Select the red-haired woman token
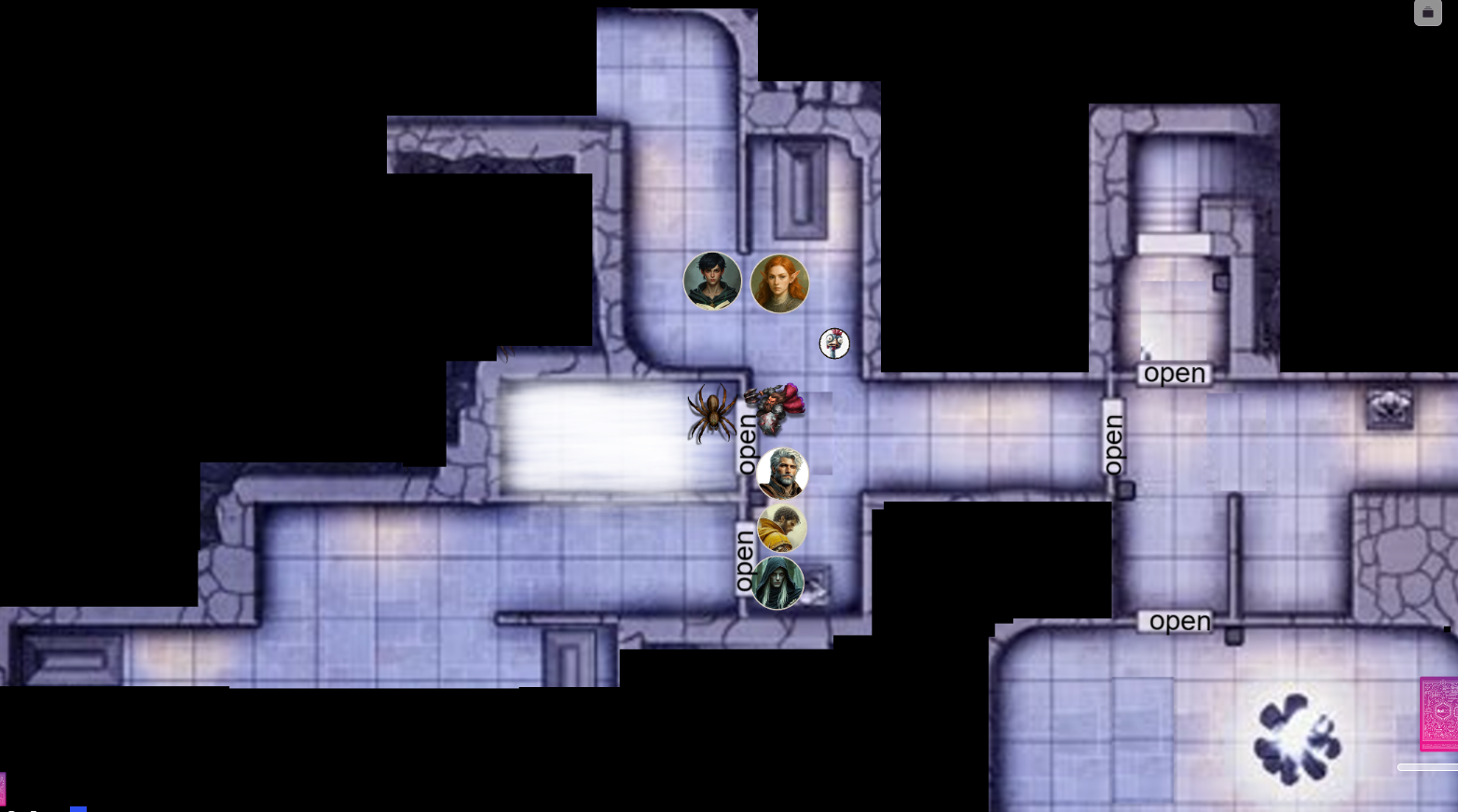The height and width of the screenshot is (812, 1458). click(779, 282)
